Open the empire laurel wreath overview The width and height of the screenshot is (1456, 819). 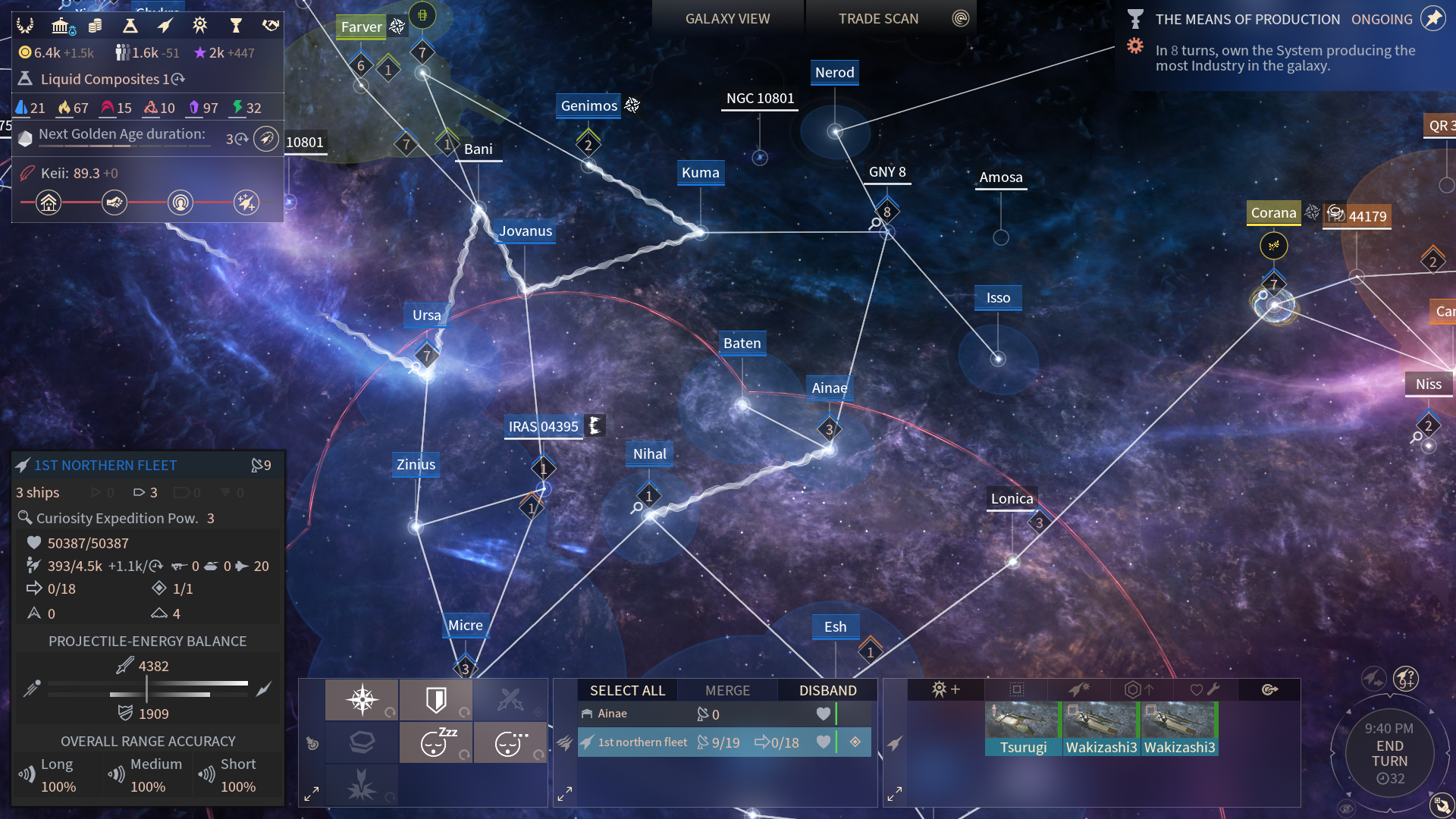[26, 27]
